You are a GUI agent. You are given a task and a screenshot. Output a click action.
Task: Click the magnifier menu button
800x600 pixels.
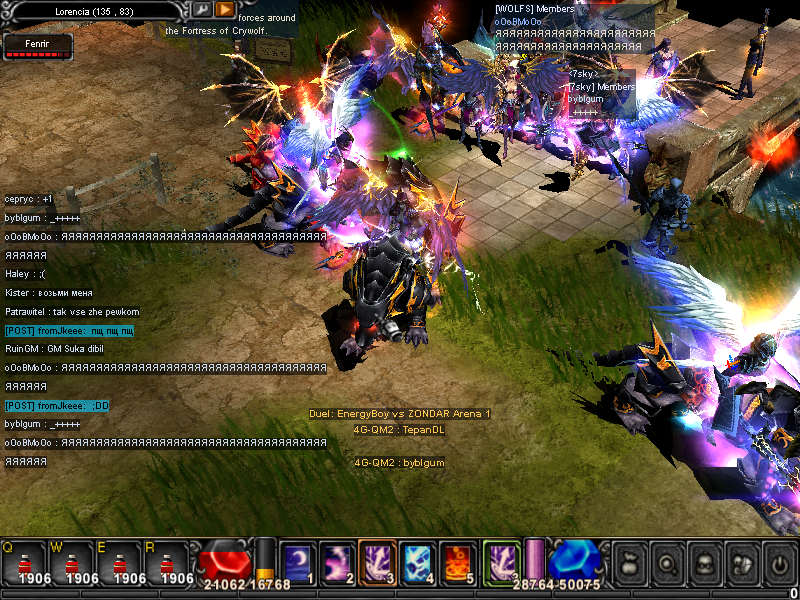point(666,563)
